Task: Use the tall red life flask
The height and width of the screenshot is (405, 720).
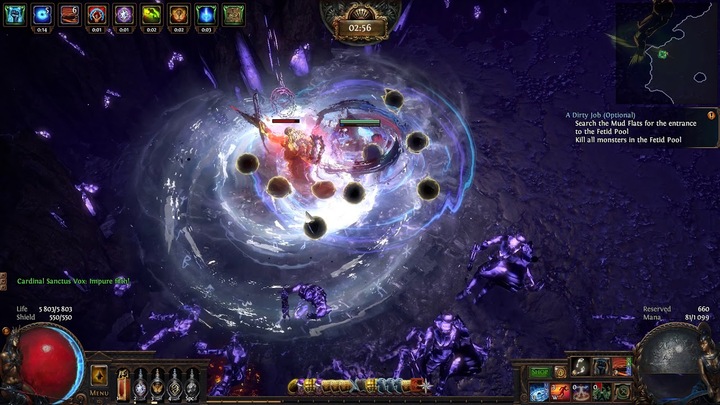Action: pyautogui.click(x=123, y=384)
